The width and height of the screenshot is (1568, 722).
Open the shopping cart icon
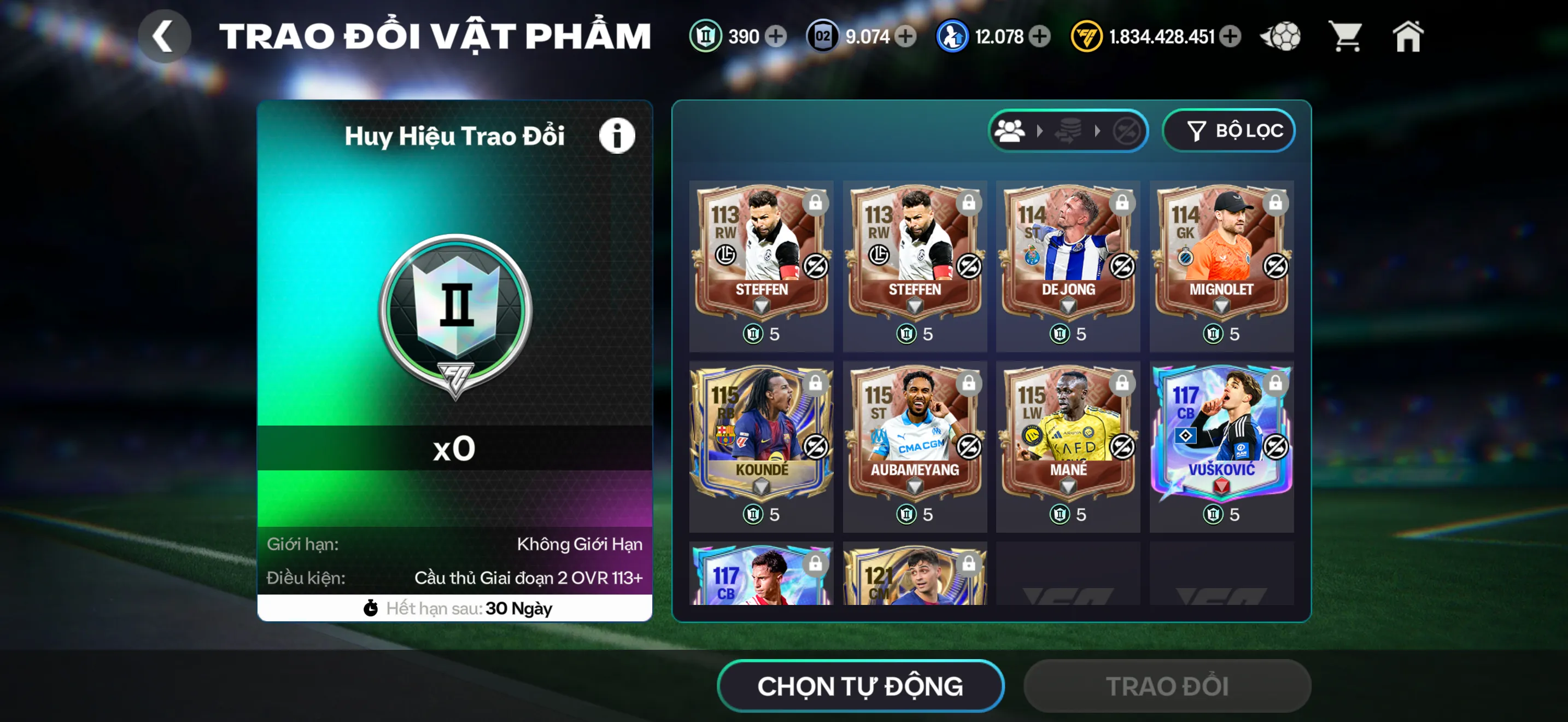click(1345, 37)
